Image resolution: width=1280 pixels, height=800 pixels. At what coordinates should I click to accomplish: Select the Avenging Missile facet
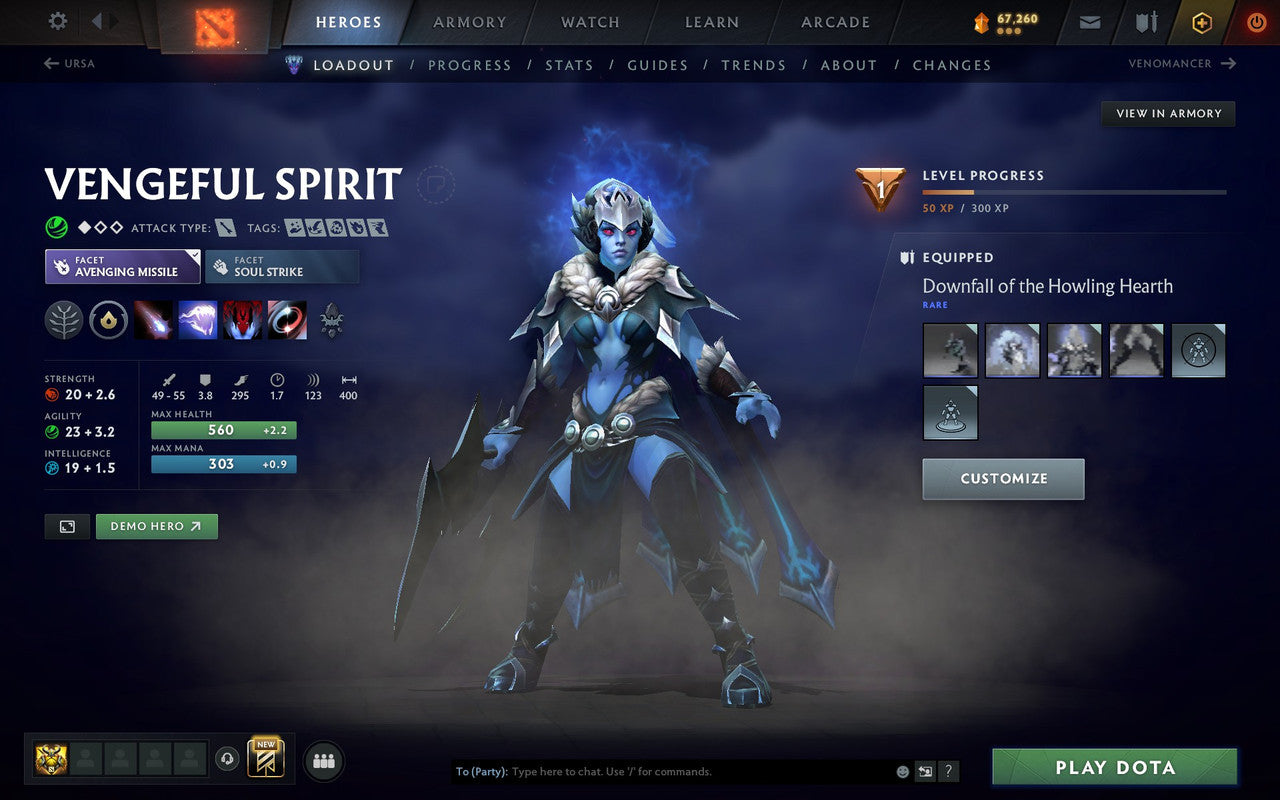click(x=122, y=266)
